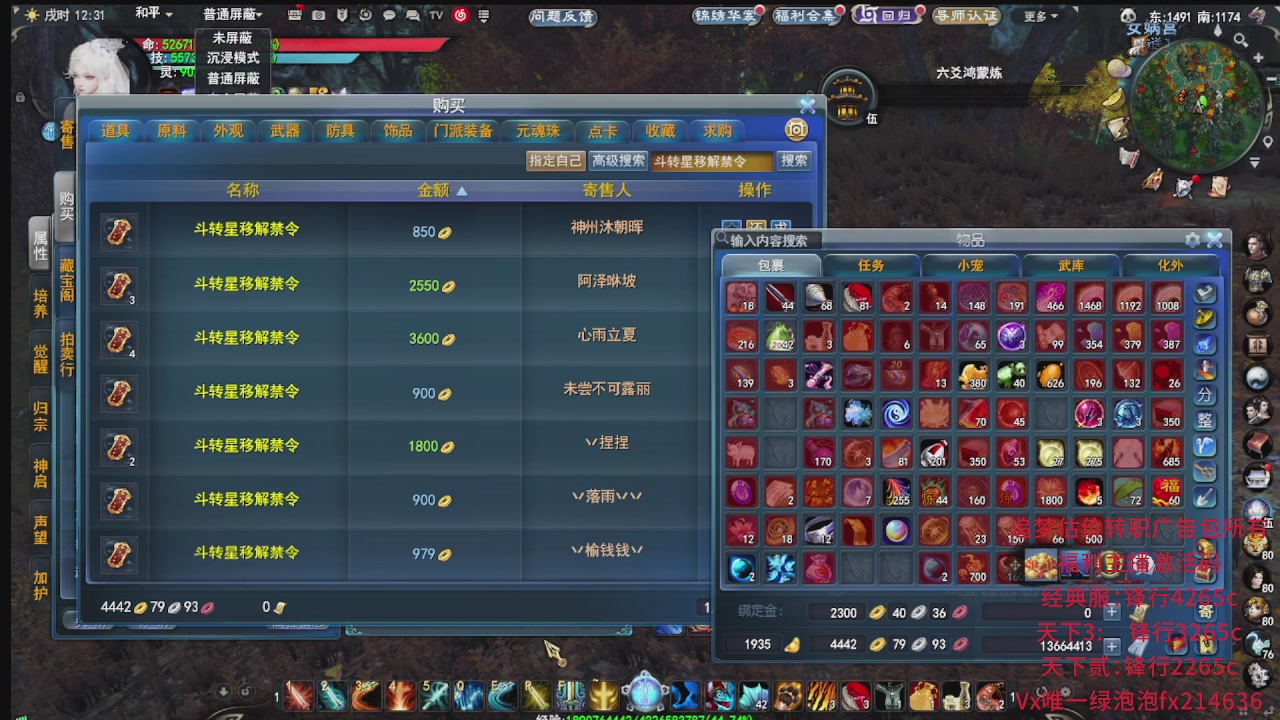
Task: Open the NetEase Cloud Music icon in top bar
Action: (460, 14)
